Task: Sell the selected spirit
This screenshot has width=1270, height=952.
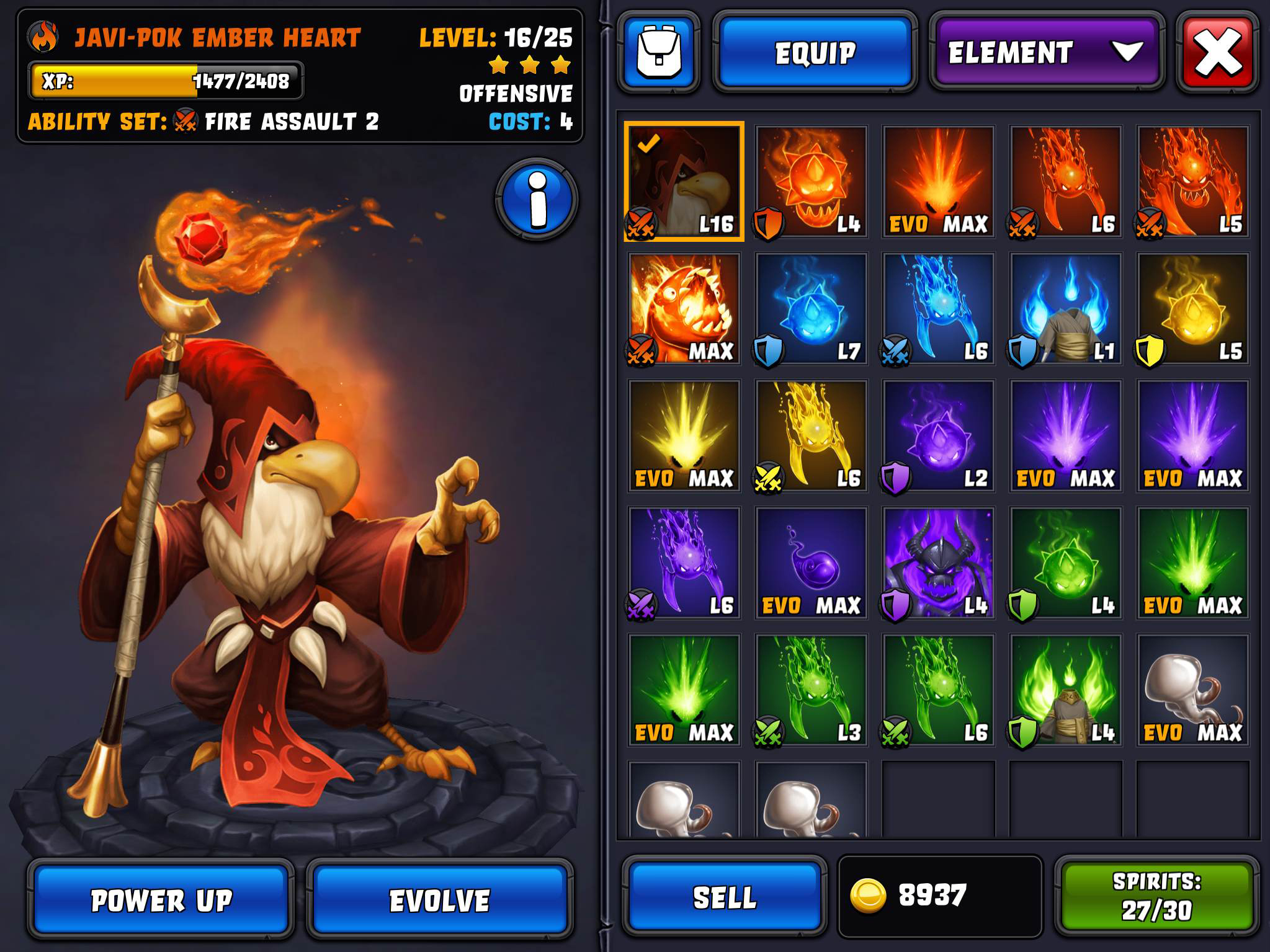Action: [724, 897]
